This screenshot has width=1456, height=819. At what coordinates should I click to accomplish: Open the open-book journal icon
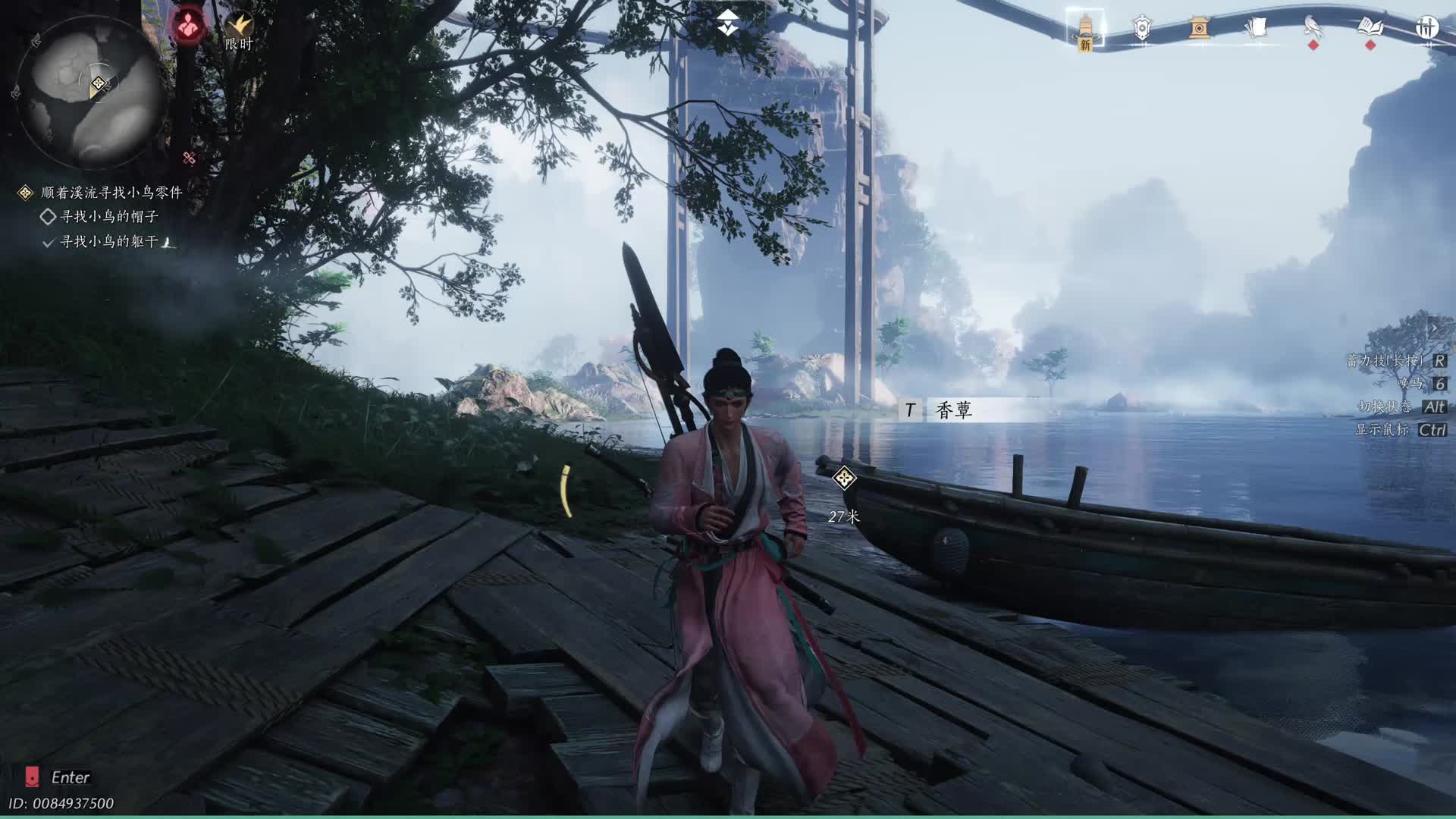(x=1370, y=29)
